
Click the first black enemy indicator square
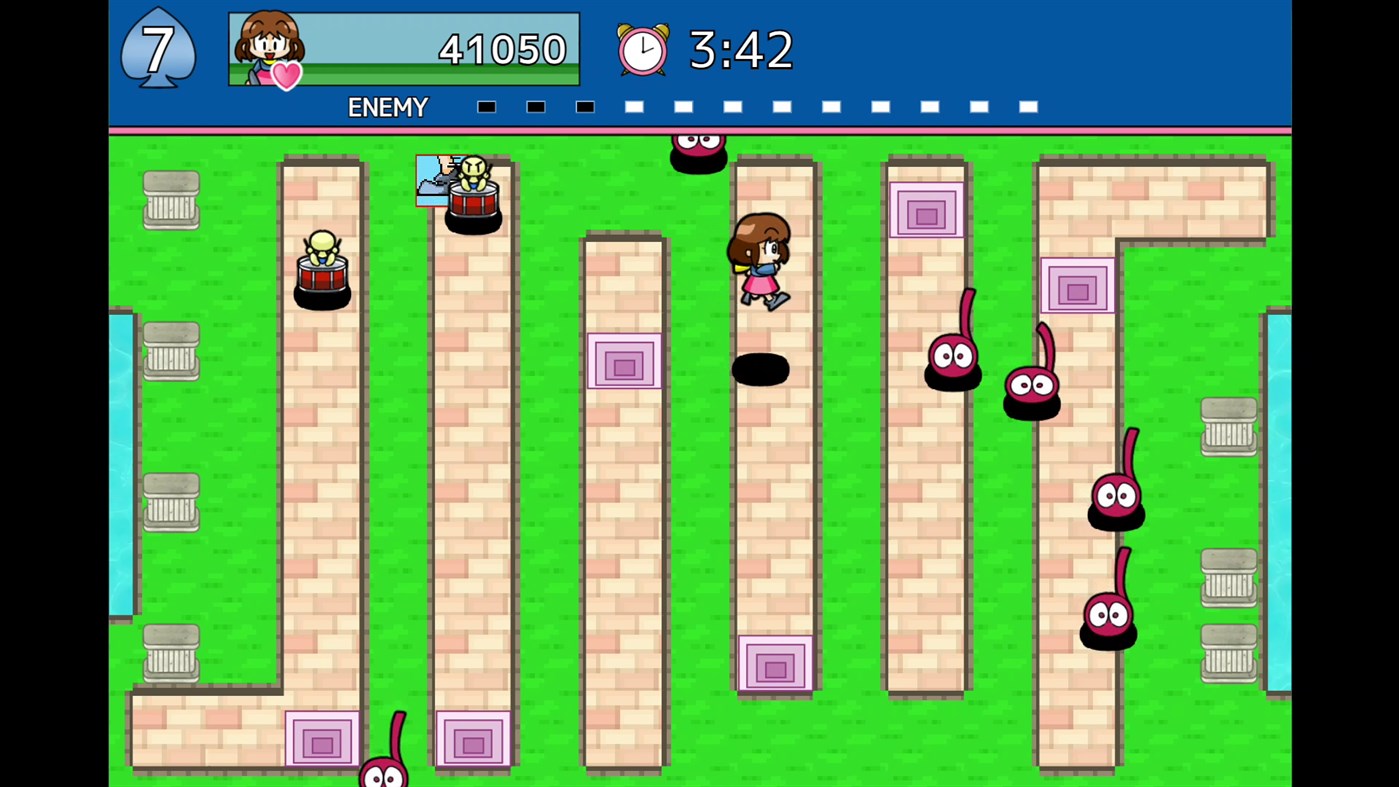tap(486, 106)
